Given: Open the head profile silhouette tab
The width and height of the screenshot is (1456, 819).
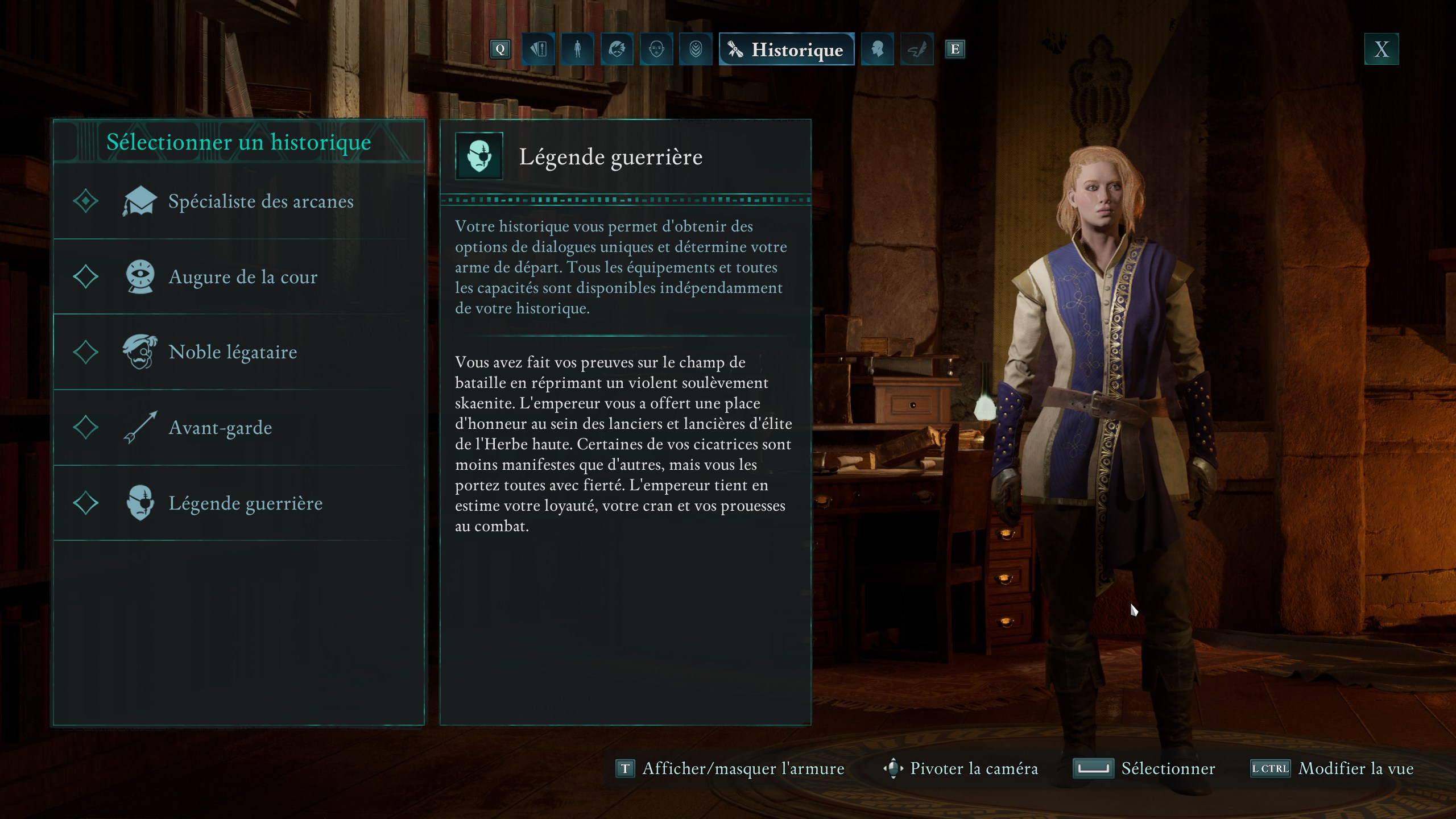Looking at the screenshot, I should [x=877, y=49].
